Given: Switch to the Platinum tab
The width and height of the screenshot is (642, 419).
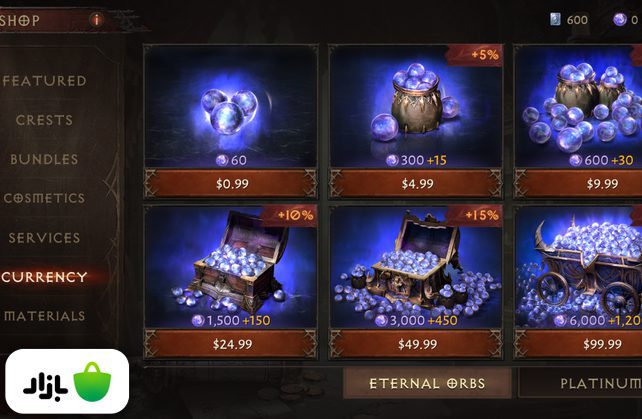Looking at the screenshot, I should [590, 383].
